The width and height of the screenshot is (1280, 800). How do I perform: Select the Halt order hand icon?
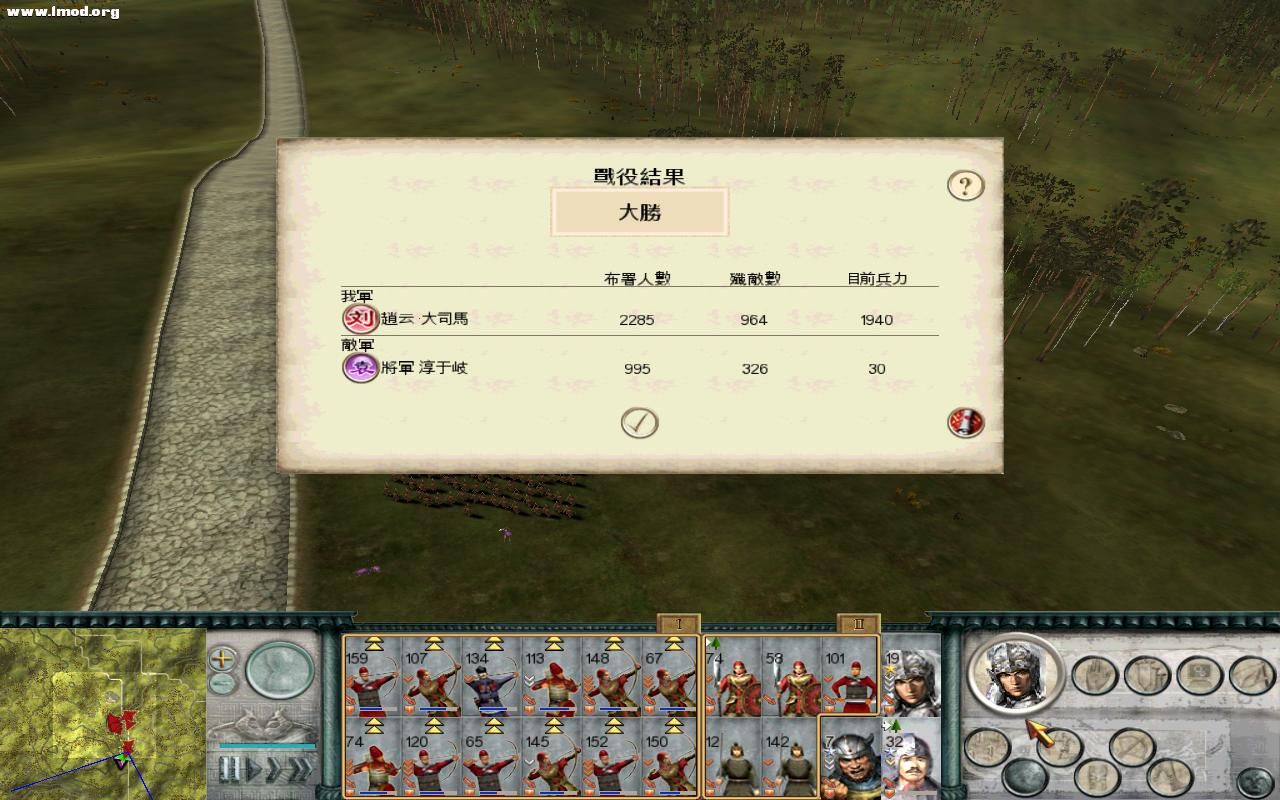(1094, 677)
